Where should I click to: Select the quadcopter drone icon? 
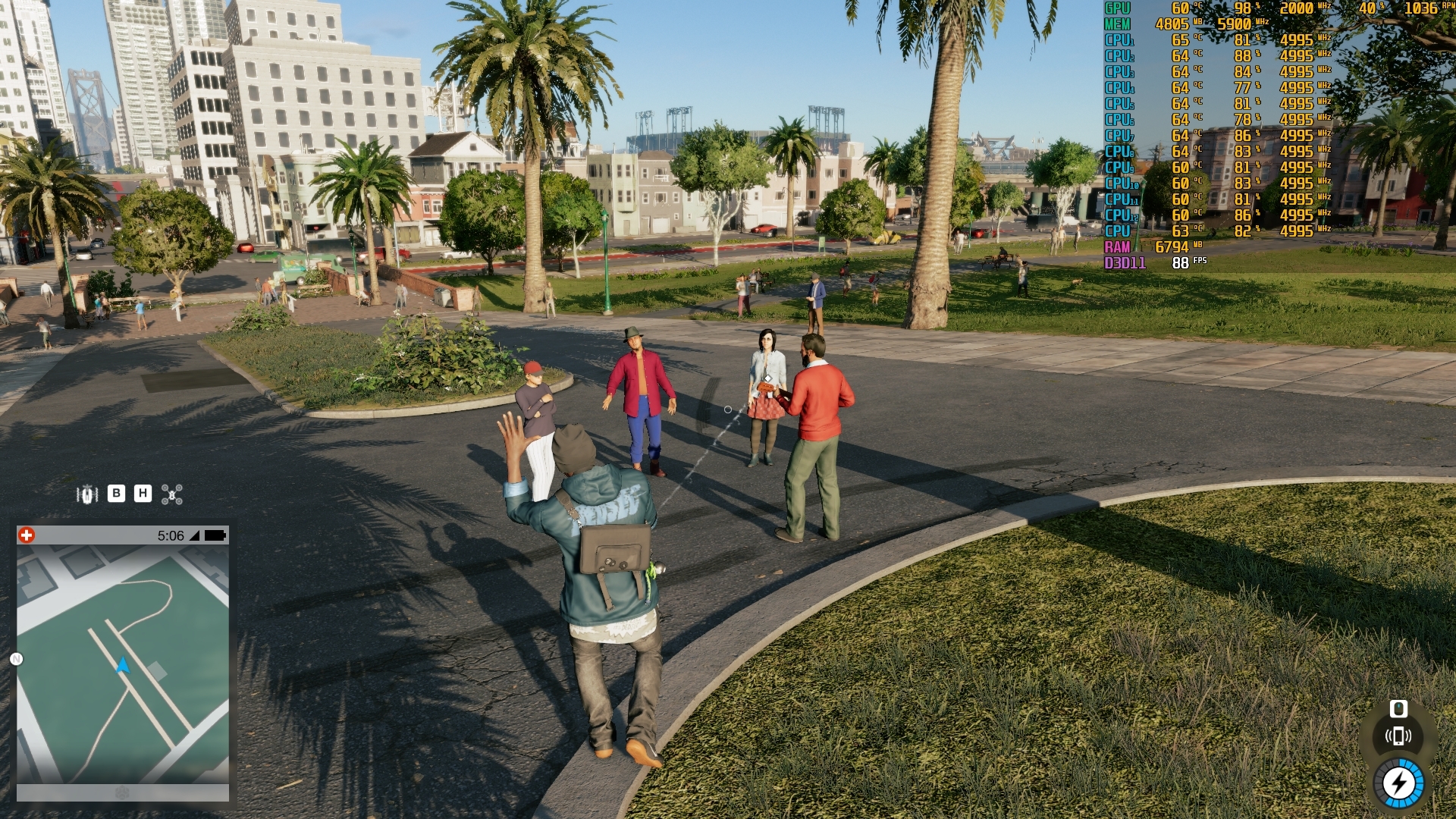click(x=172, y=495)
